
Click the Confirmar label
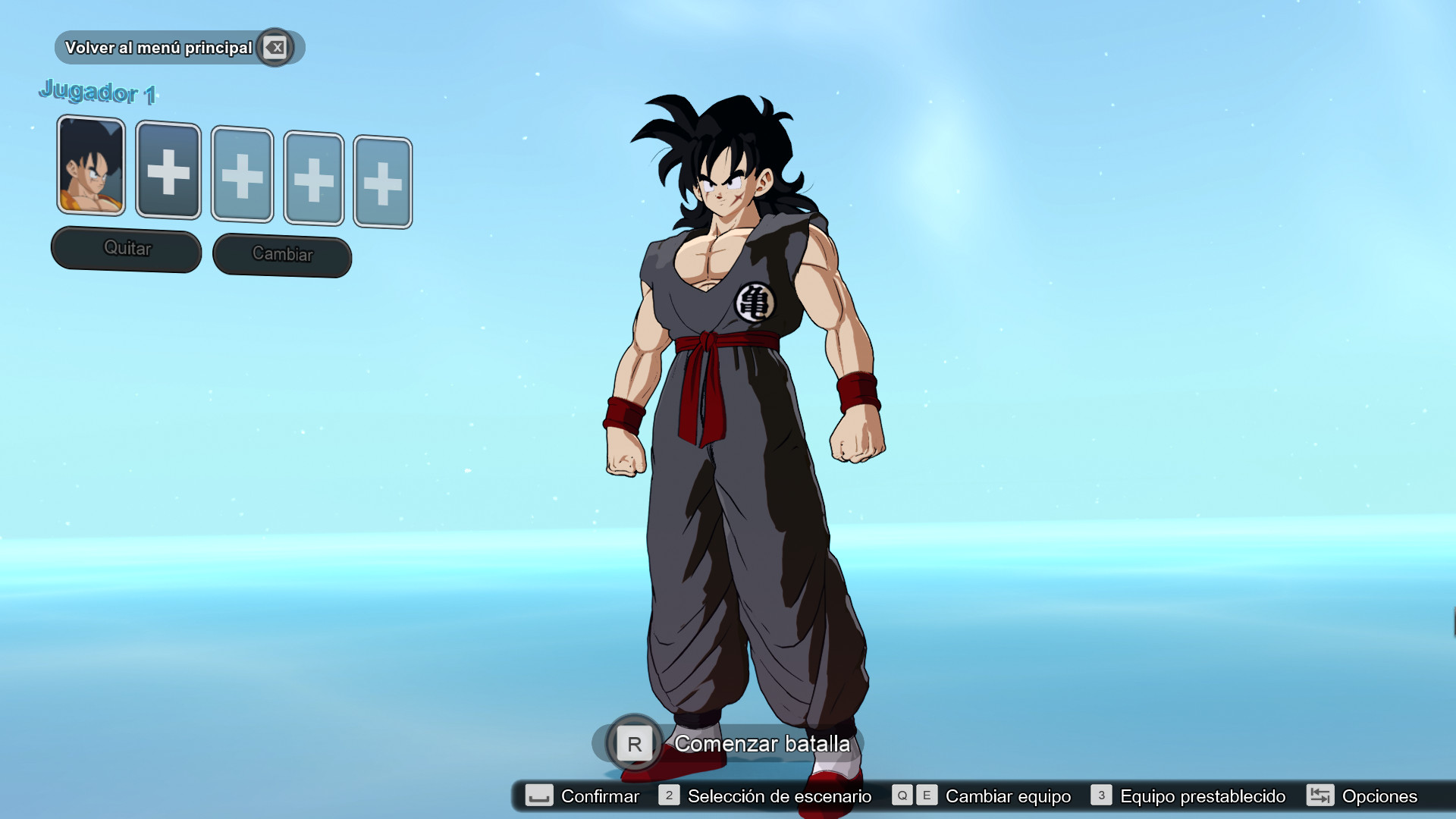(598, 796)
